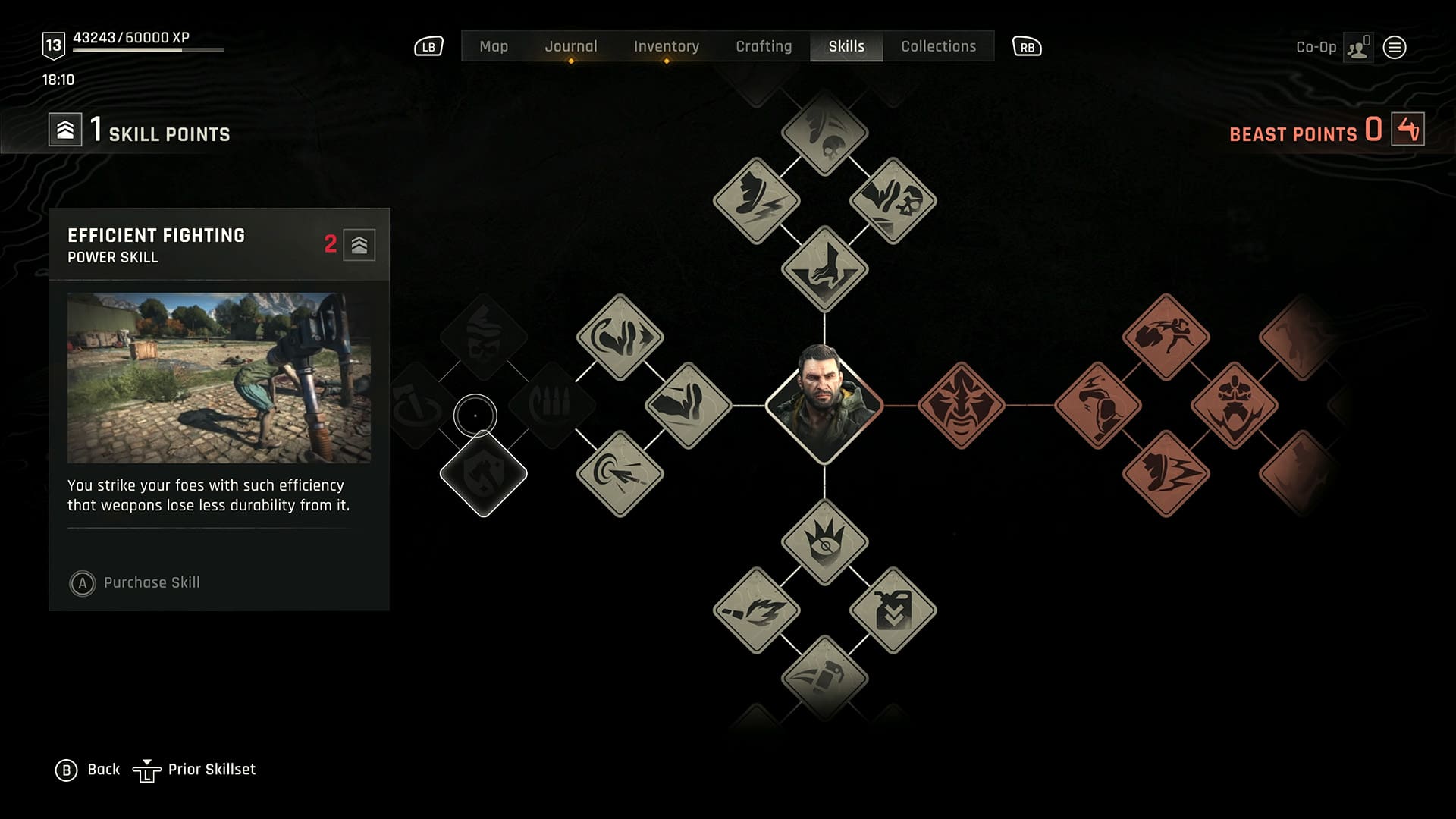
Task: Select the boot with lightning skill node
Action: (x=756, y=201)
